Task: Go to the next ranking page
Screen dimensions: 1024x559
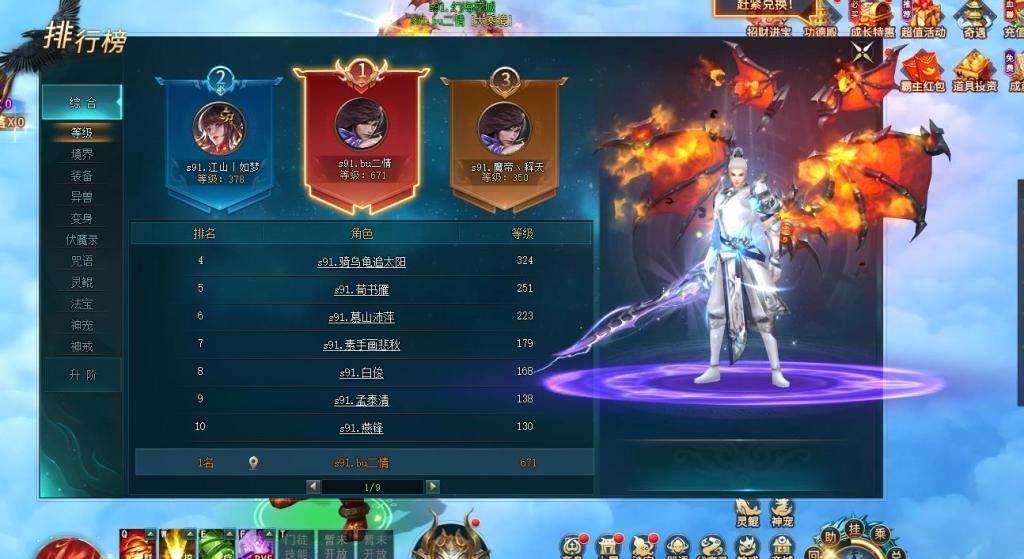Action: [x=432, y=487]
